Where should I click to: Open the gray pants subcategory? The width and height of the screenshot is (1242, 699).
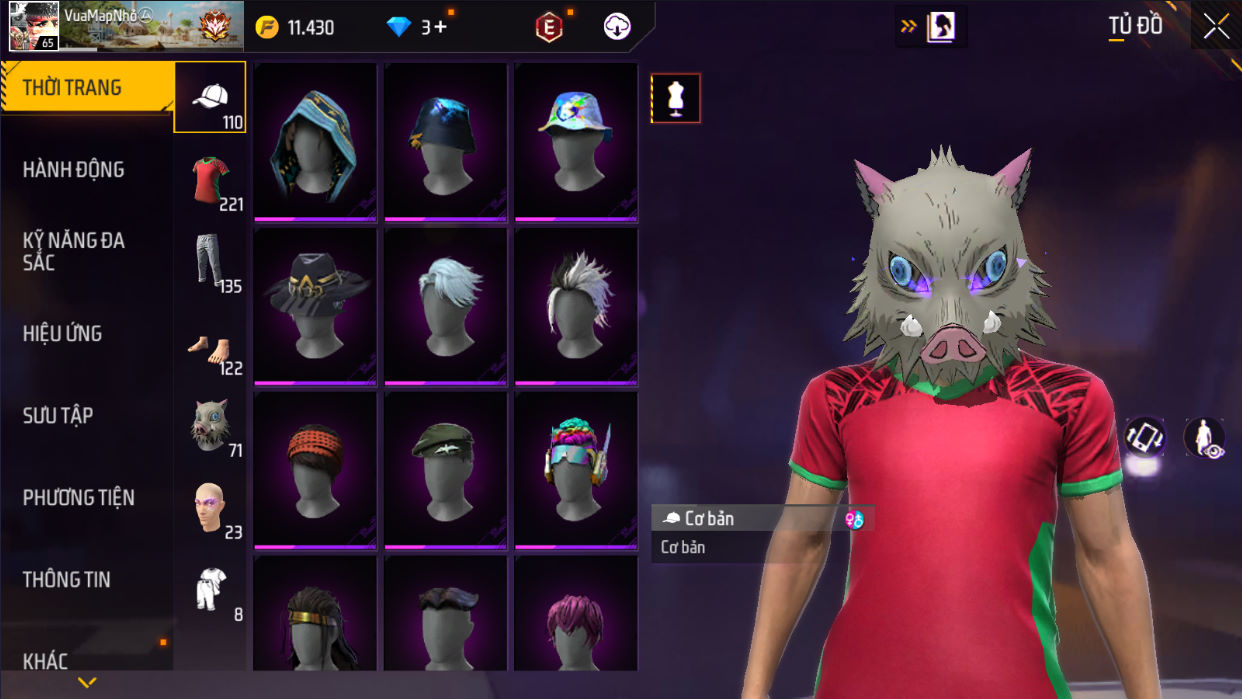point(210,263)
